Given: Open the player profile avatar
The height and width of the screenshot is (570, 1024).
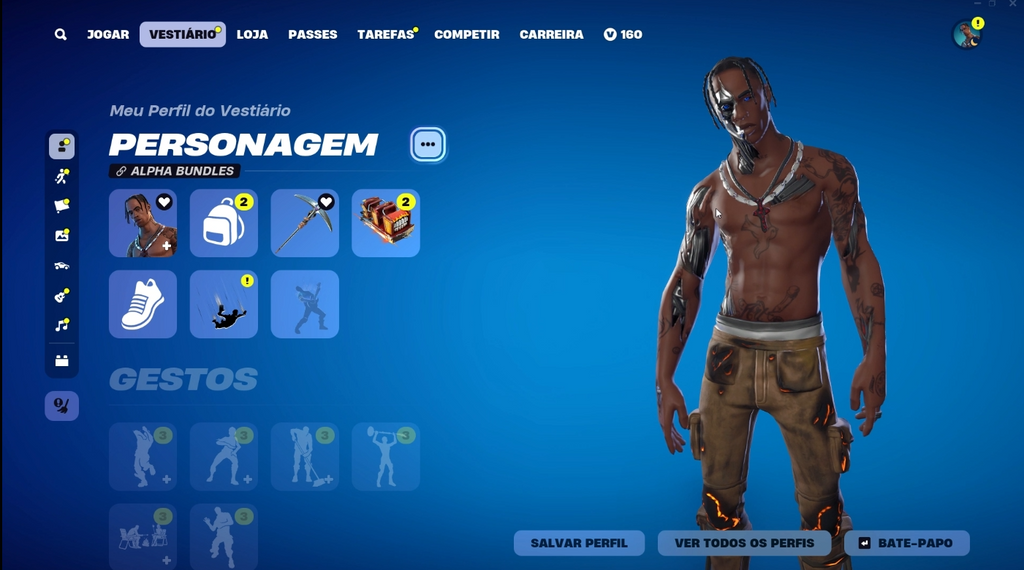Looking at the screenshot, I should click(x=967, y=35).
